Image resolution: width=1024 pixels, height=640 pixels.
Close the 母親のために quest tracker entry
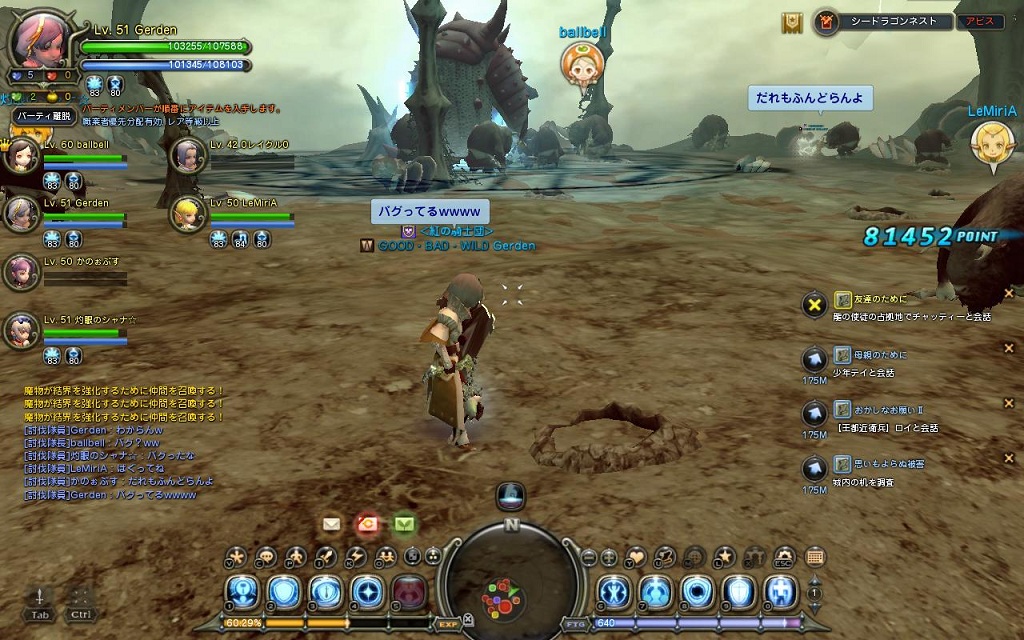1008,348
